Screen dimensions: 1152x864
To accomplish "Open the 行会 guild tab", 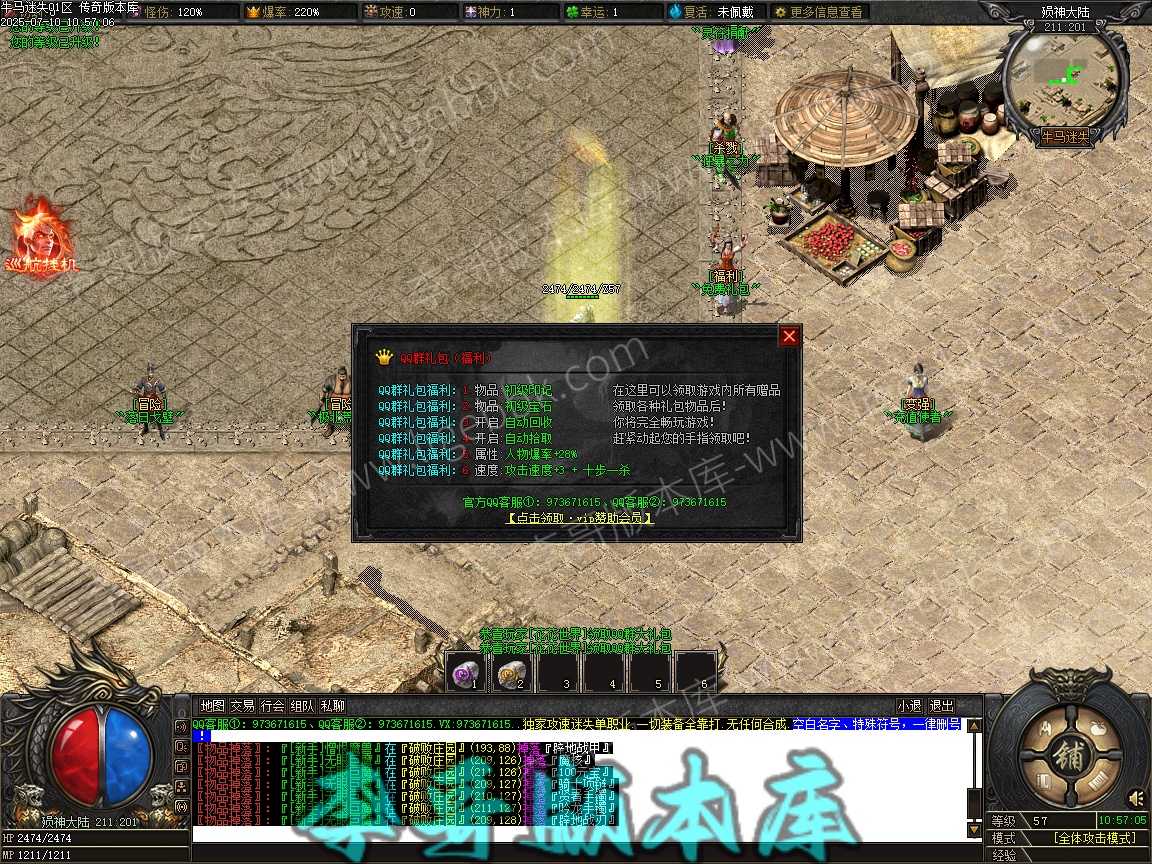I will (x=273, y=706).
